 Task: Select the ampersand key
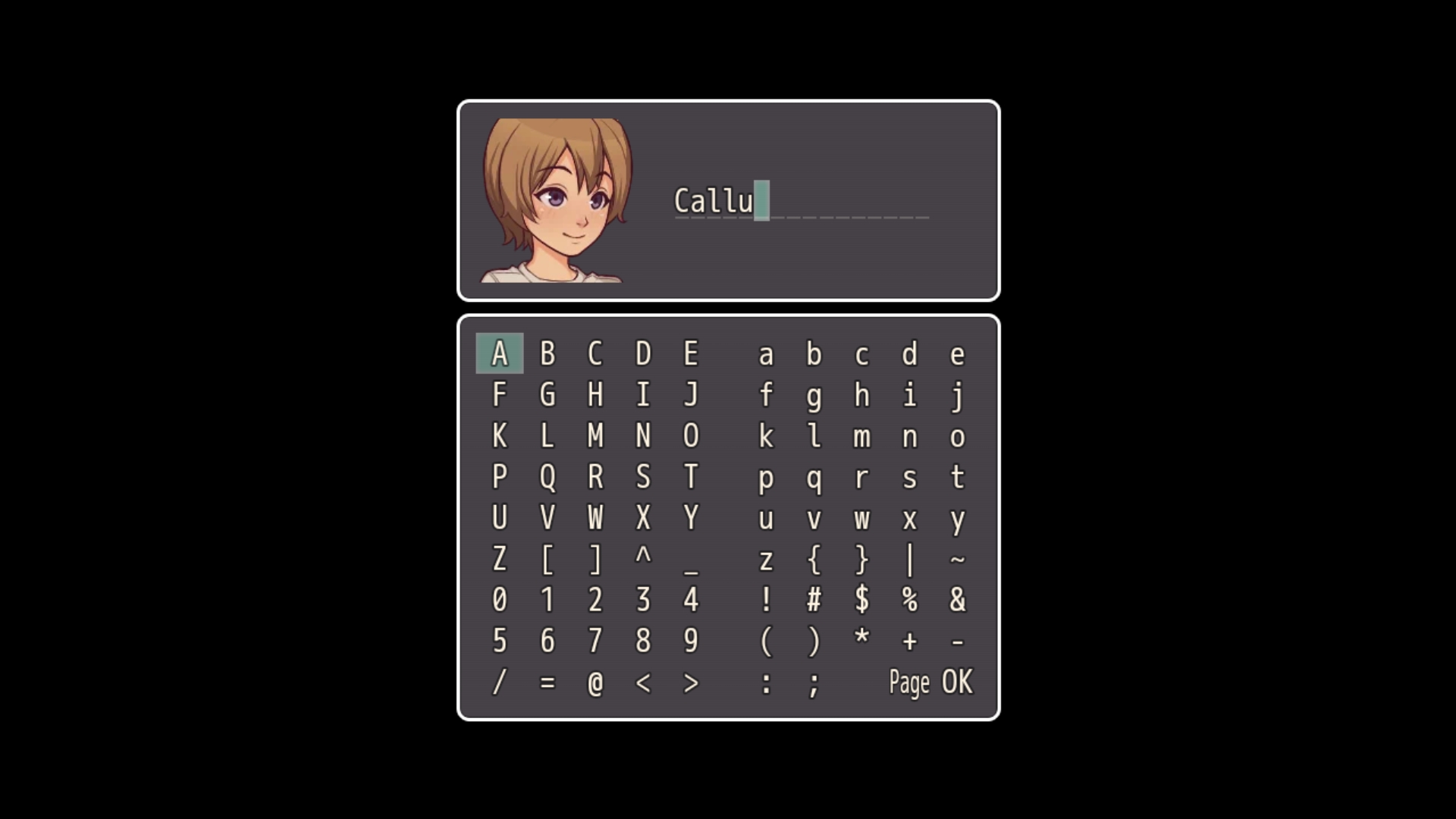tap(957, 601)
